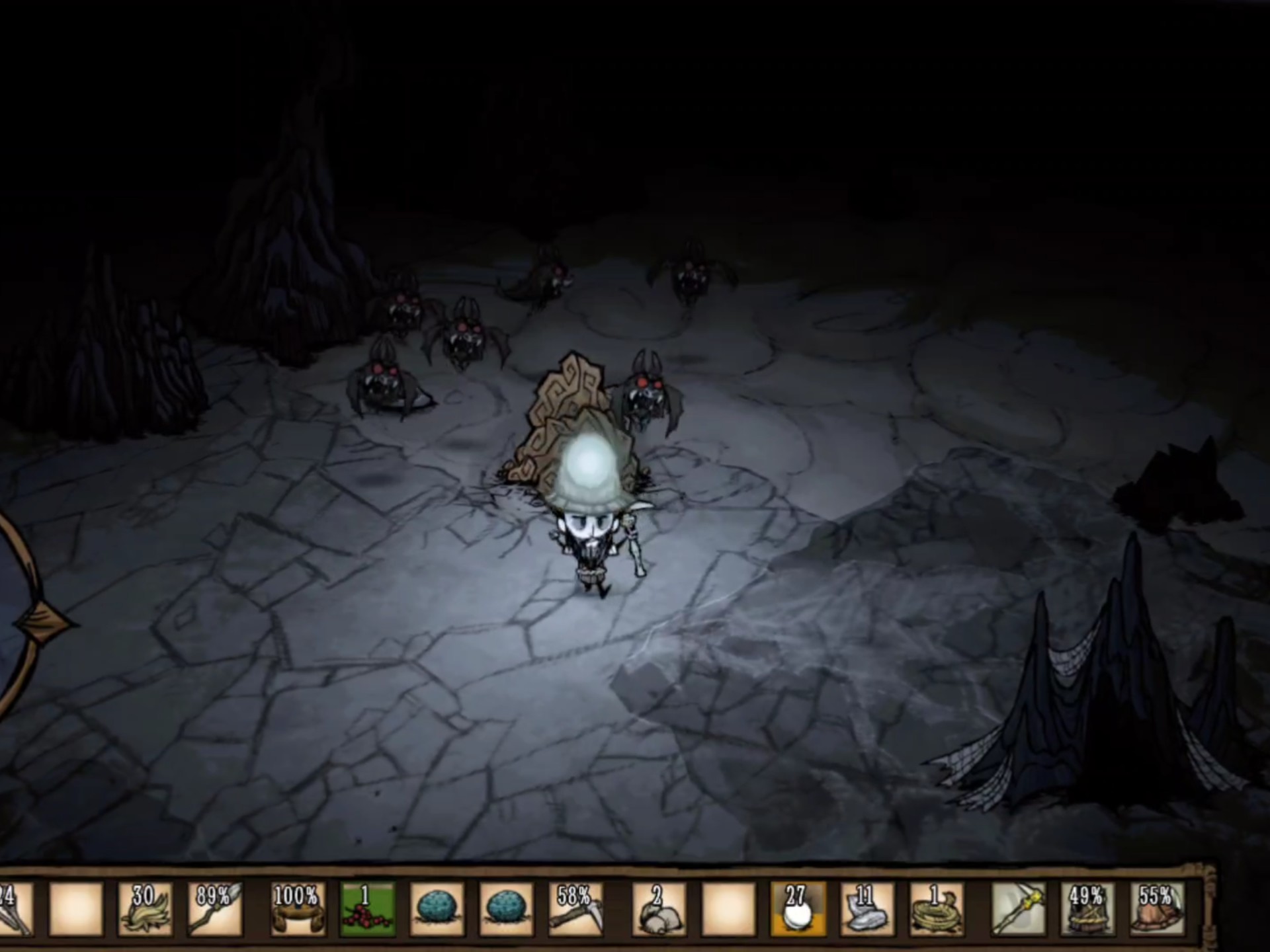This screenshot has width=1270, height=952.
Task: Select the white light bulb stack of 27
Action: tap(798, 908)
